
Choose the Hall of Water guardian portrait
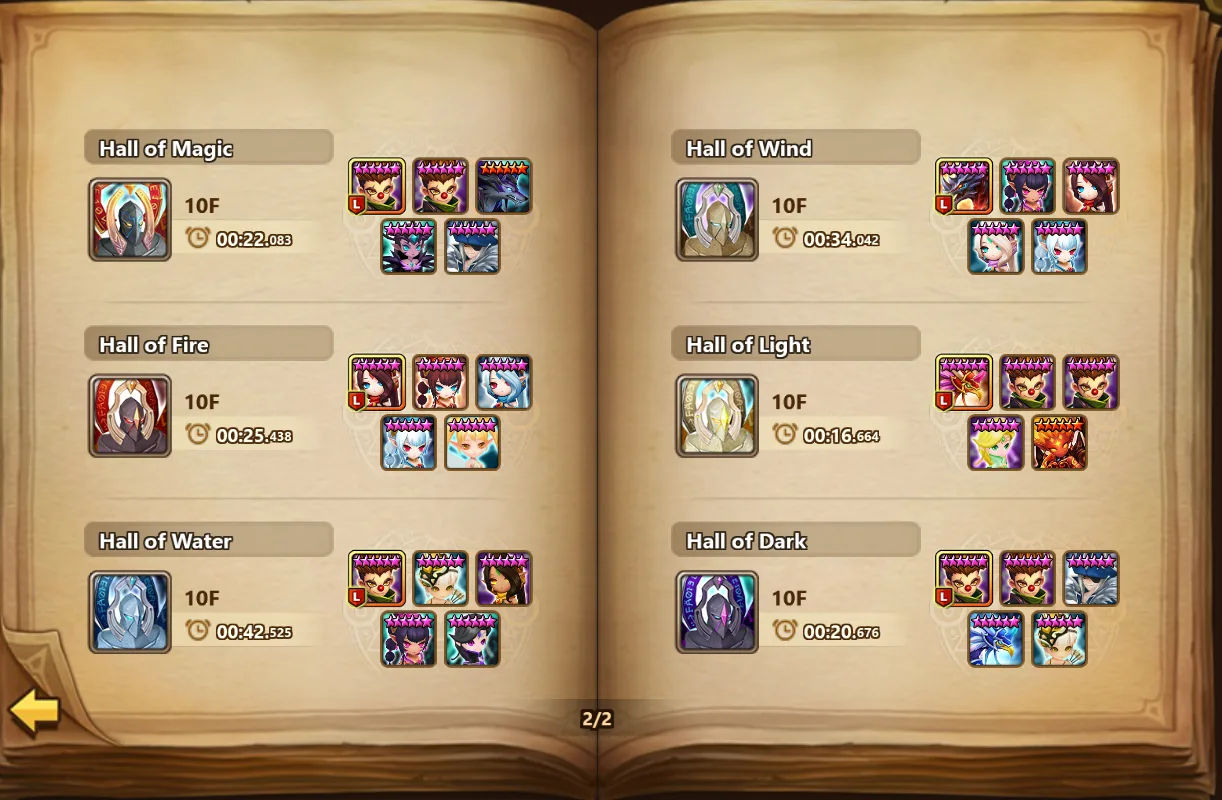pyautogui.click(x=130, y=612)
